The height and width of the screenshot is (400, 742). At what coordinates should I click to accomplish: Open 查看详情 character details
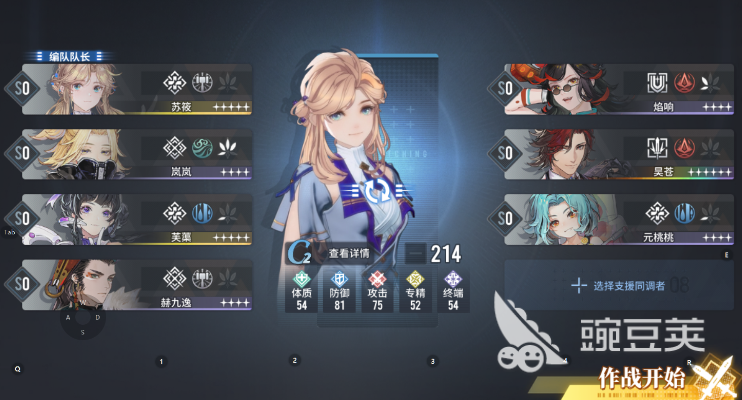[x=347, y=254]
